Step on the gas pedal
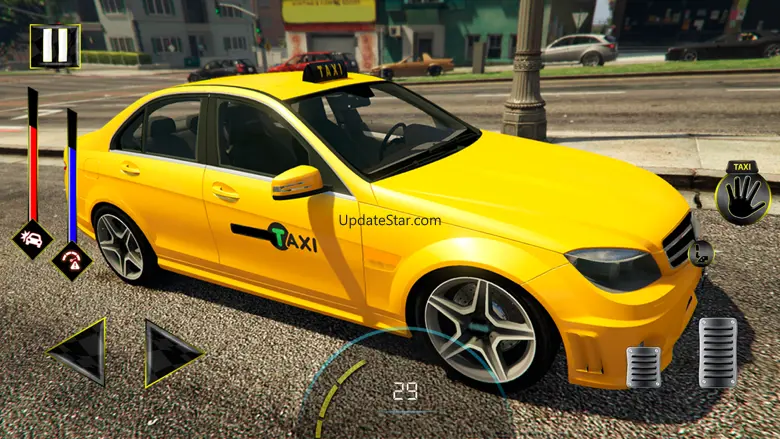 717,352
